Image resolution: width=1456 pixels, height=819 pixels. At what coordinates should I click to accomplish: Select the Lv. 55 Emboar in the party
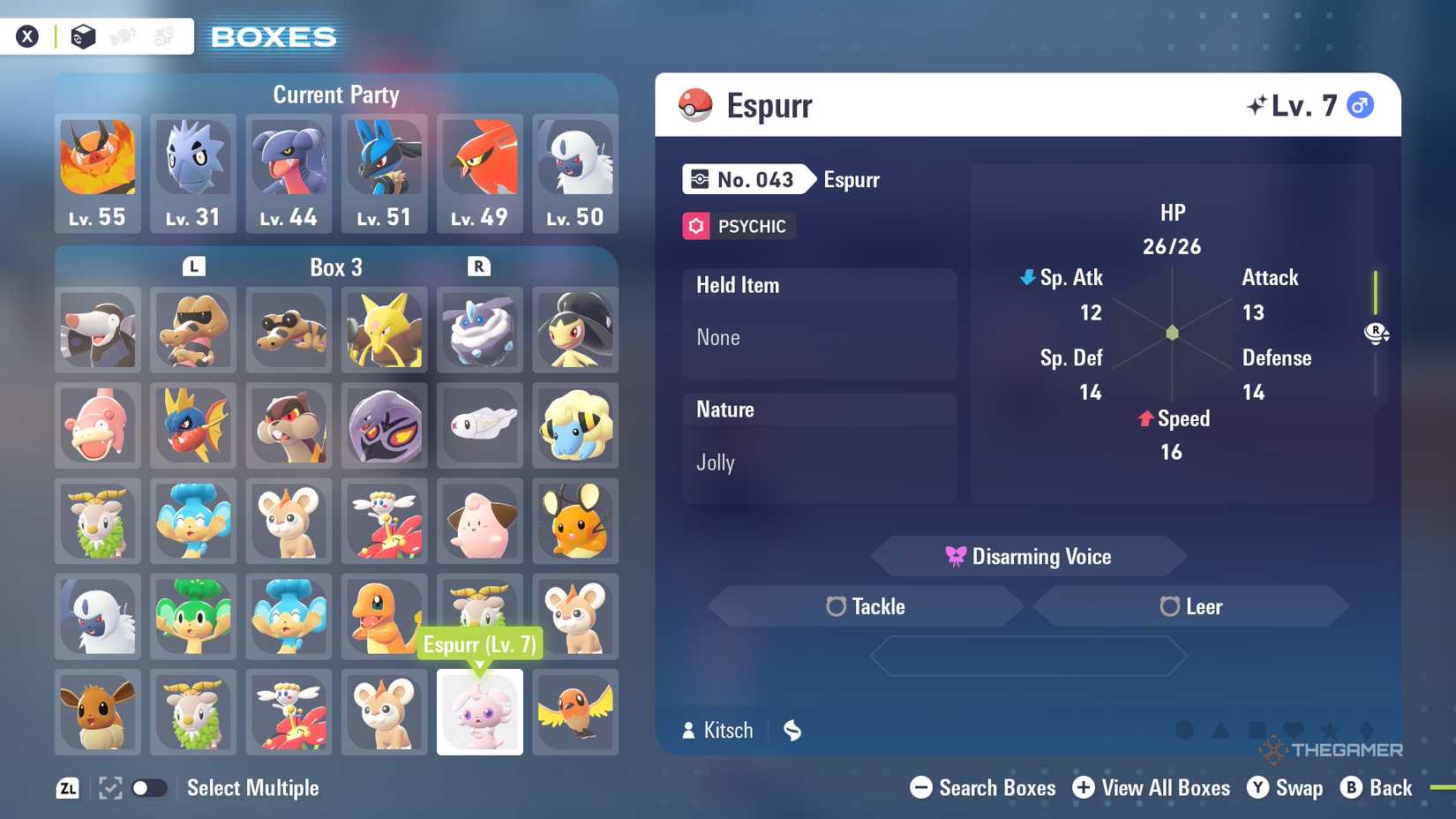point(98,173)
